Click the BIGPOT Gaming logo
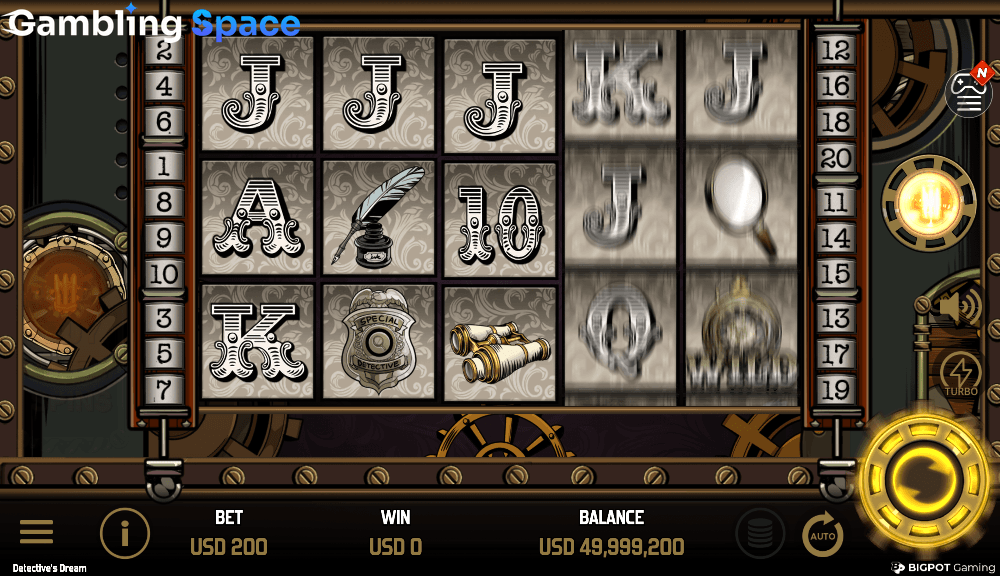 943,567
